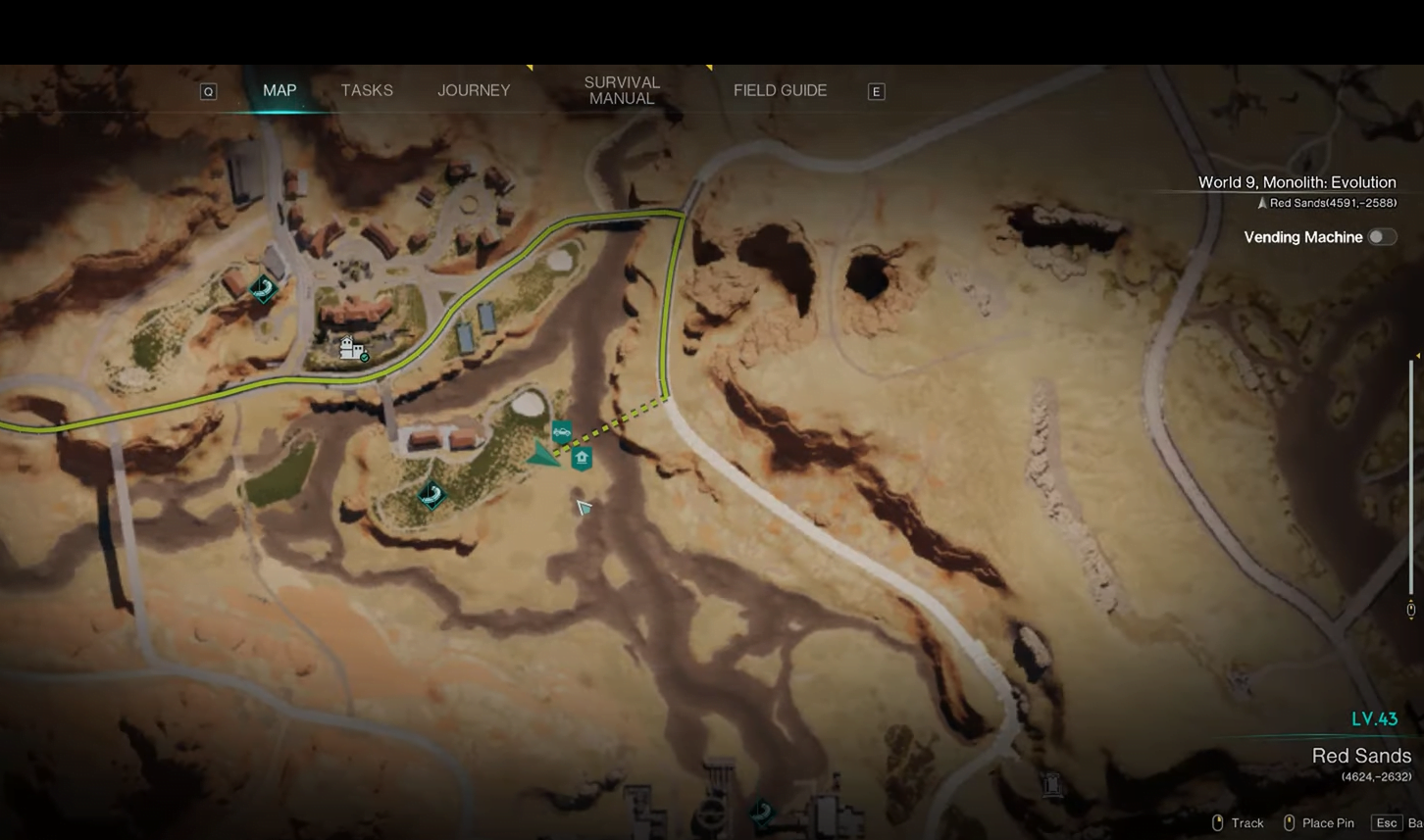Image resolution: width=1424 pixels, height=840 pixels.
Task: Enable the Vending Machine toggle
Action: tap(1382, 237)
